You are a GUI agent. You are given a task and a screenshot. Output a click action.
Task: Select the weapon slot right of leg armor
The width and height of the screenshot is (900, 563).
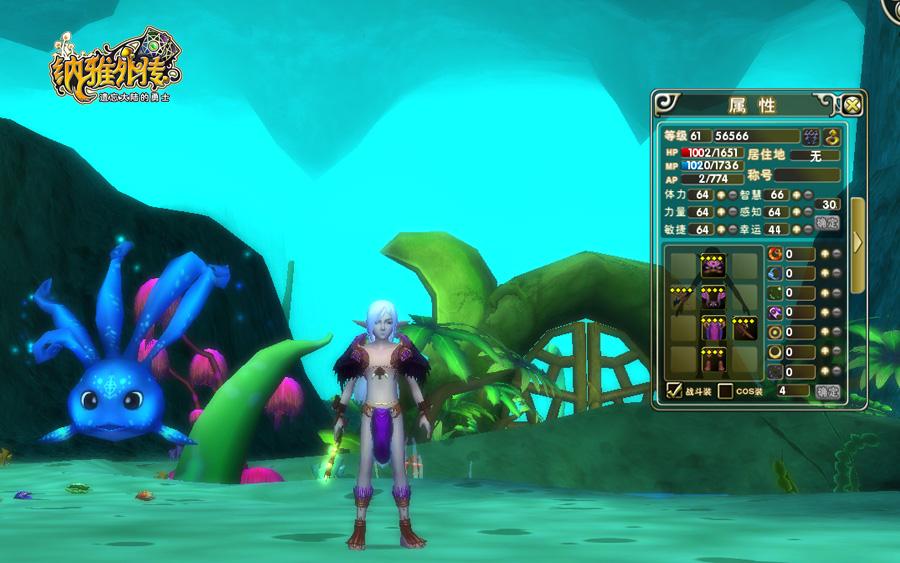point(744,328)
